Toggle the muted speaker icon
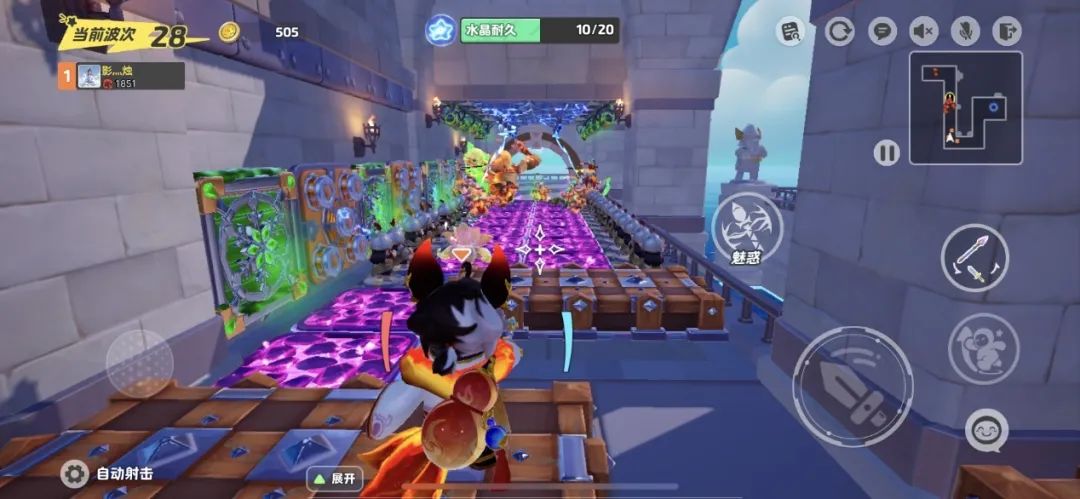 [924, 31]
